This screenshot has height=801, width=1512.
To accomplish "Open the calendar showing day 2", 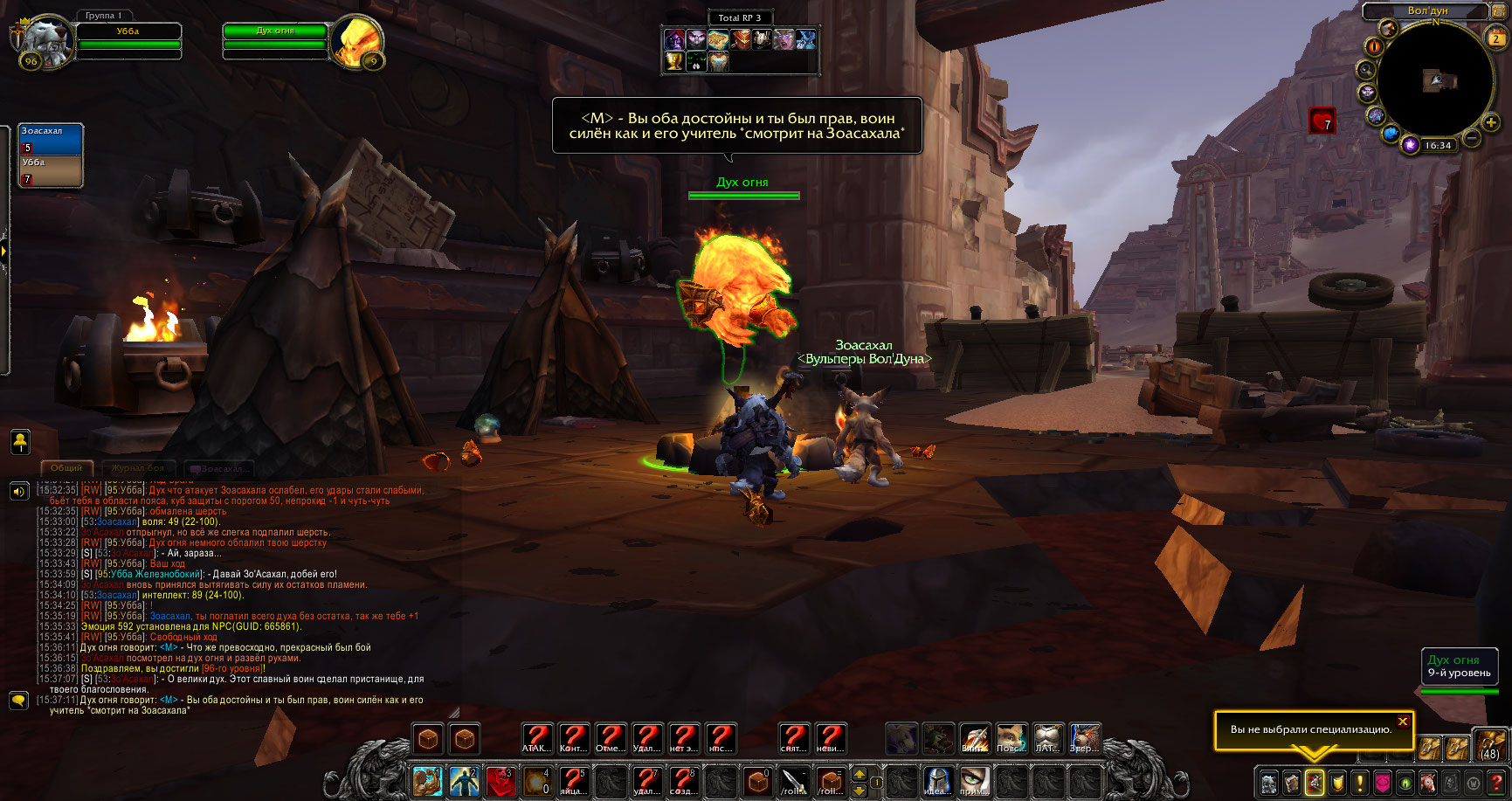I will click(x=1495, y=38).
